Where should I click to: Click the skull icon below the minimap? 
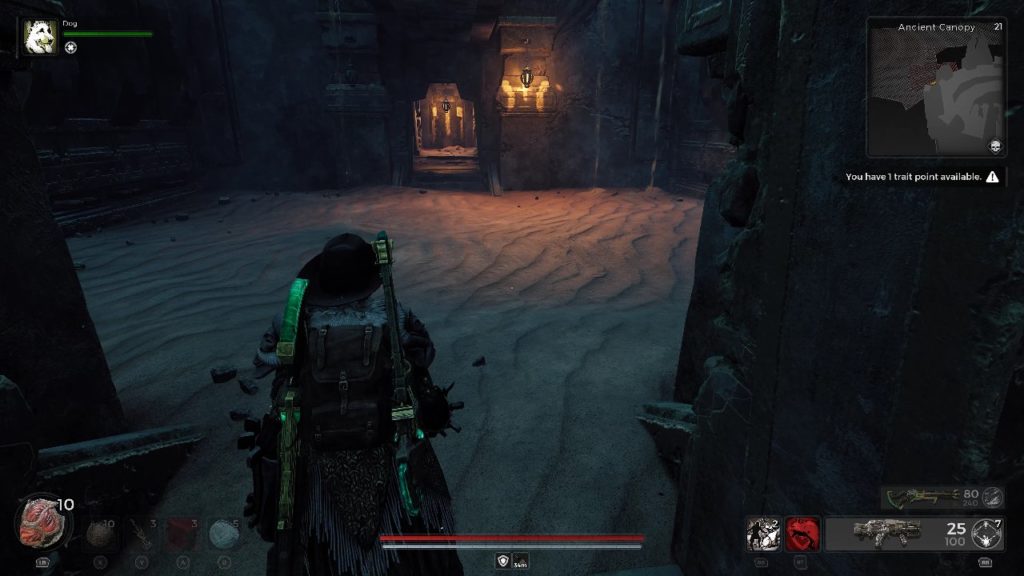[x=996, y=147]
